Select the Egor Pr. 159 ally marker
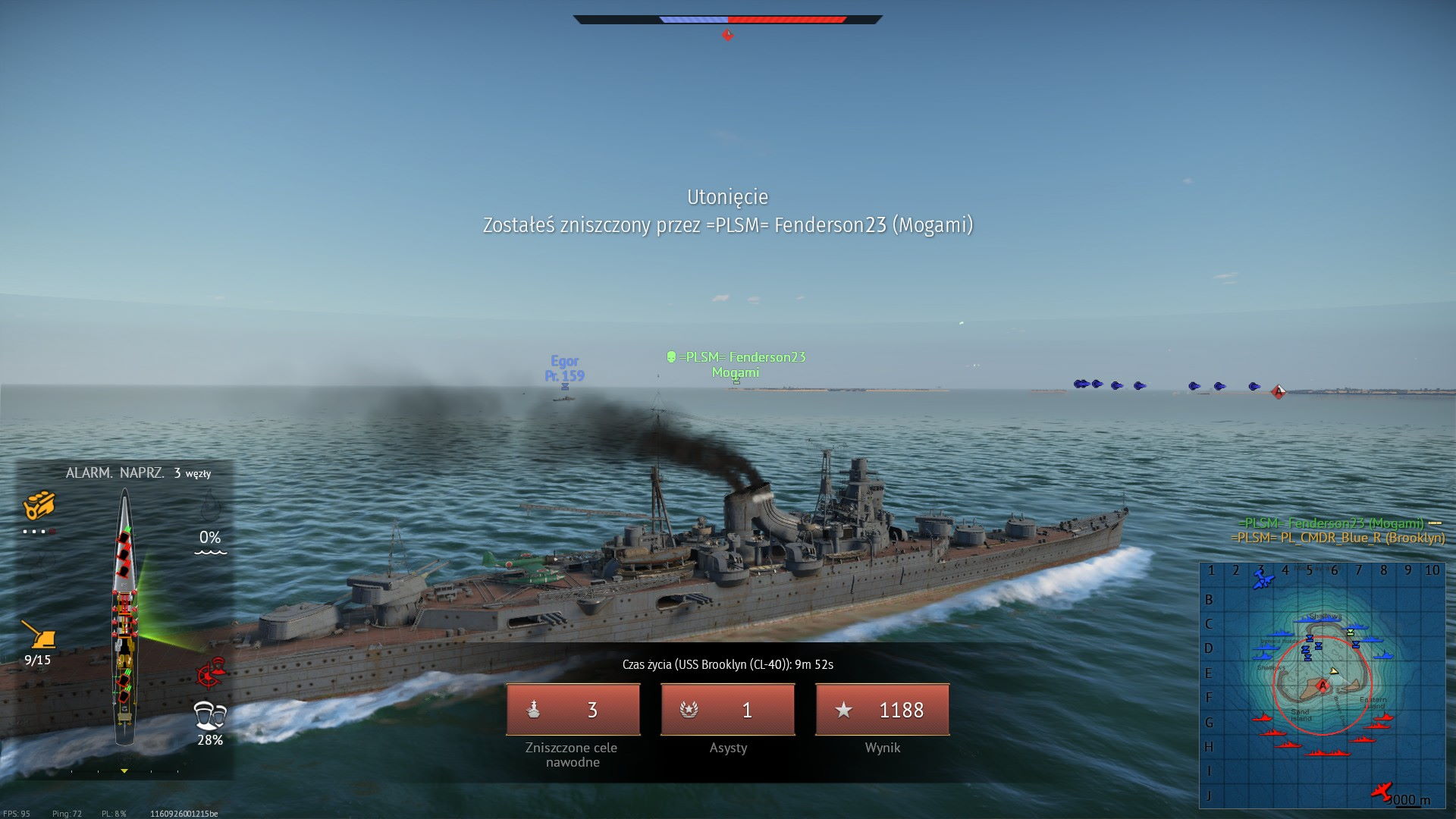 coord(564,369)
